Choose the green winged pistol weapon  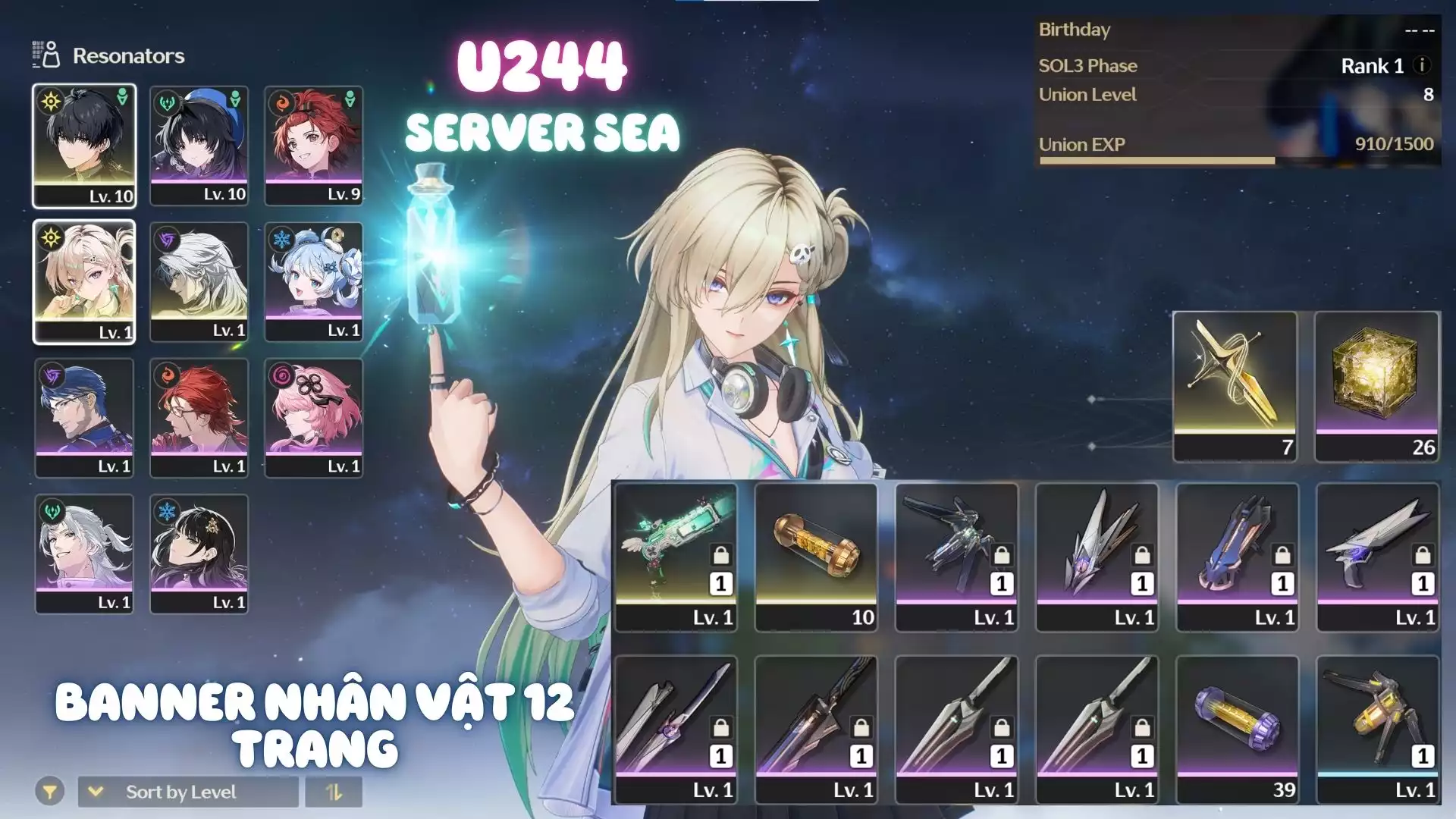tap(676, 557)
